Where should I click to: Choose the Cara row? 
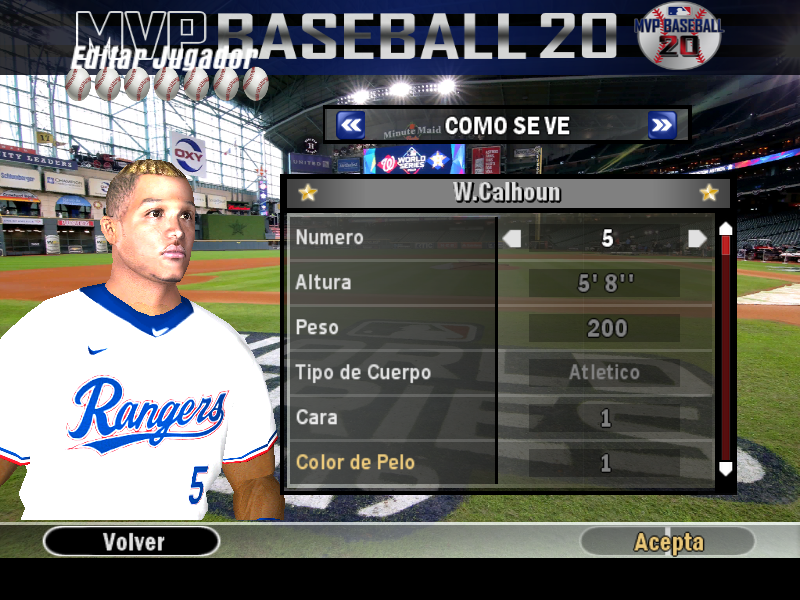392,418
